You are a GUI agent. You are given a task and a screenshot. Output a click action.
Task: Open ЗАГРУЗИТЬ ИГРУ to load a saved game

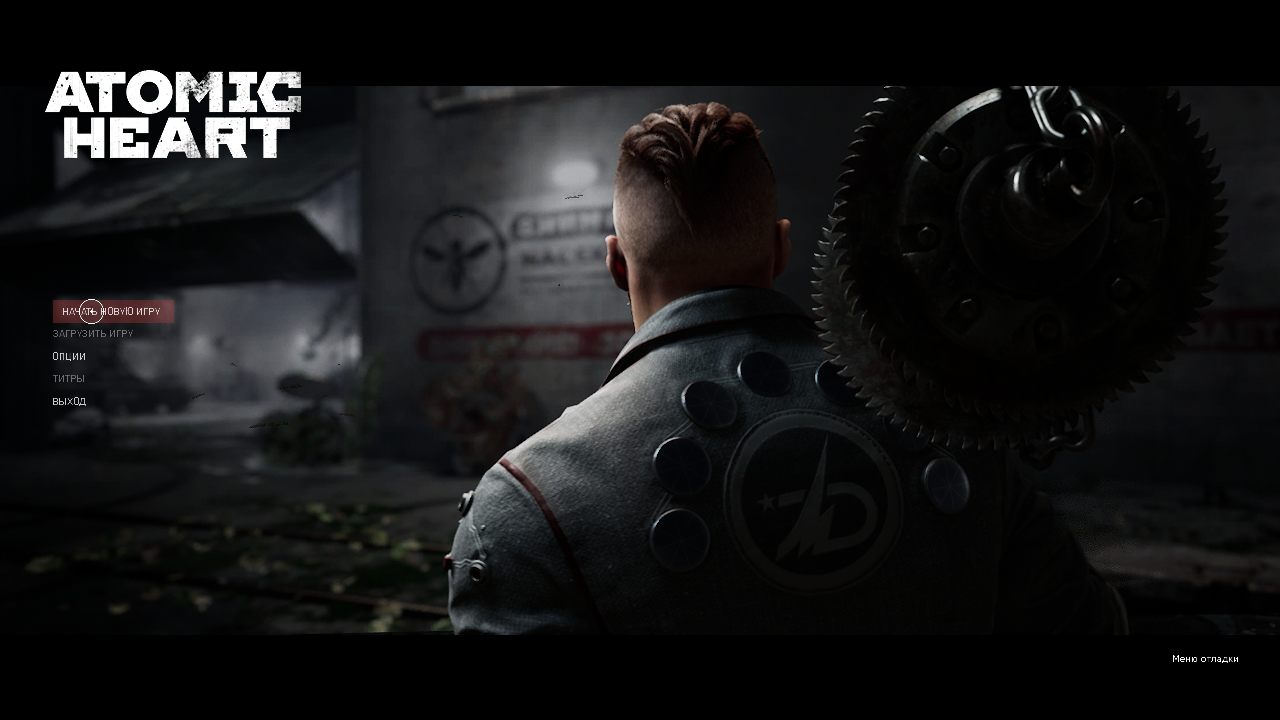95,334
